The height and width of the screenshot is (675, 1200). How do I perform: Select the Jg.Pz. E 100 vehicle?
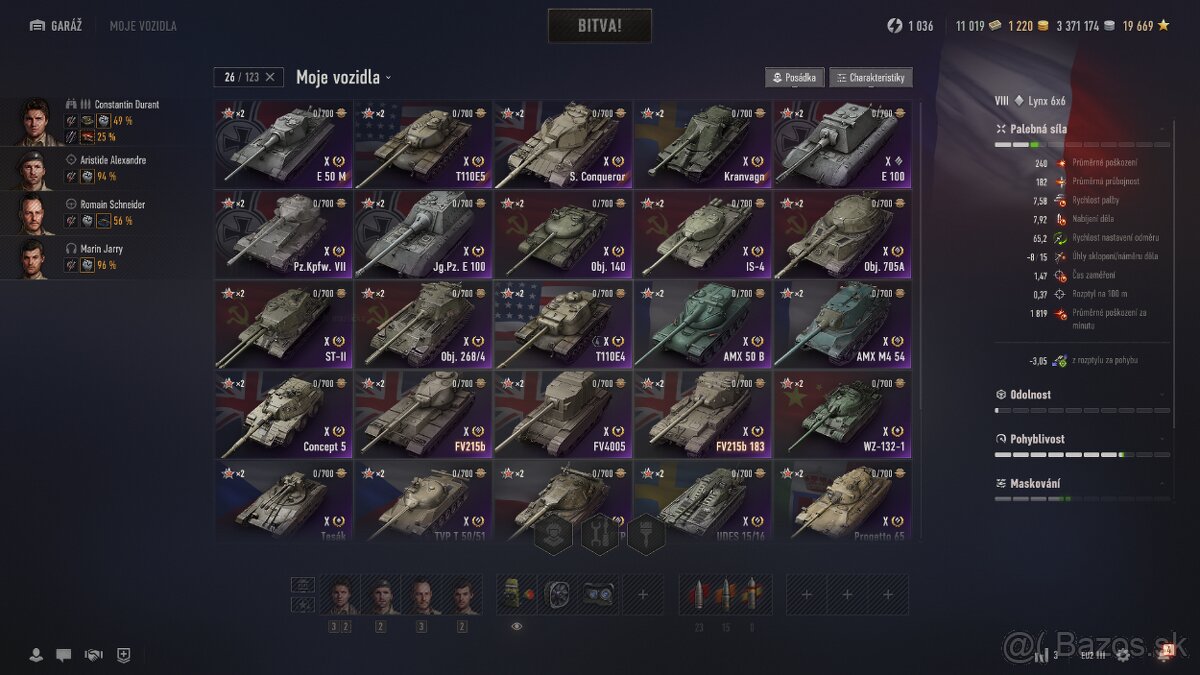[x=423, y=235]
